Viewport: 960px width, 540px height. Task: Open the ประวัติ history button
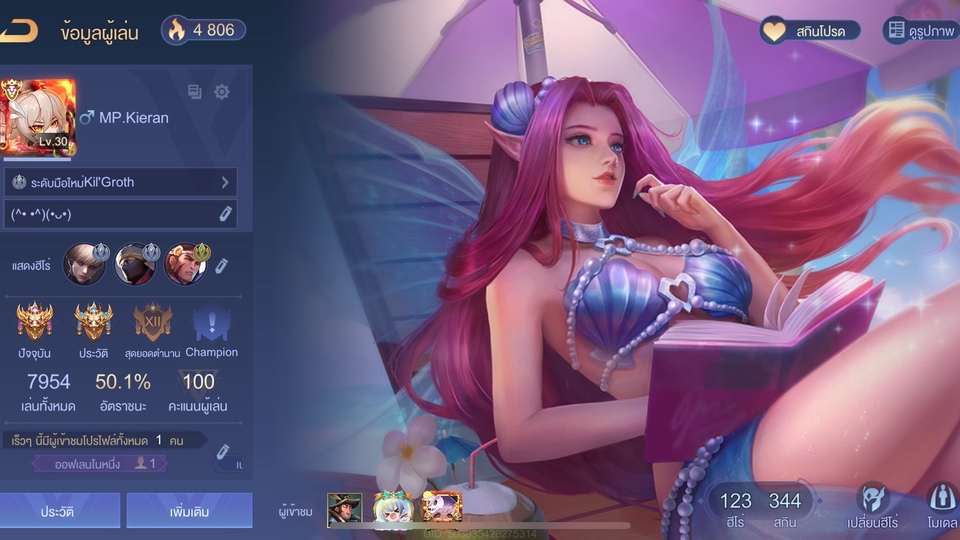60,511
